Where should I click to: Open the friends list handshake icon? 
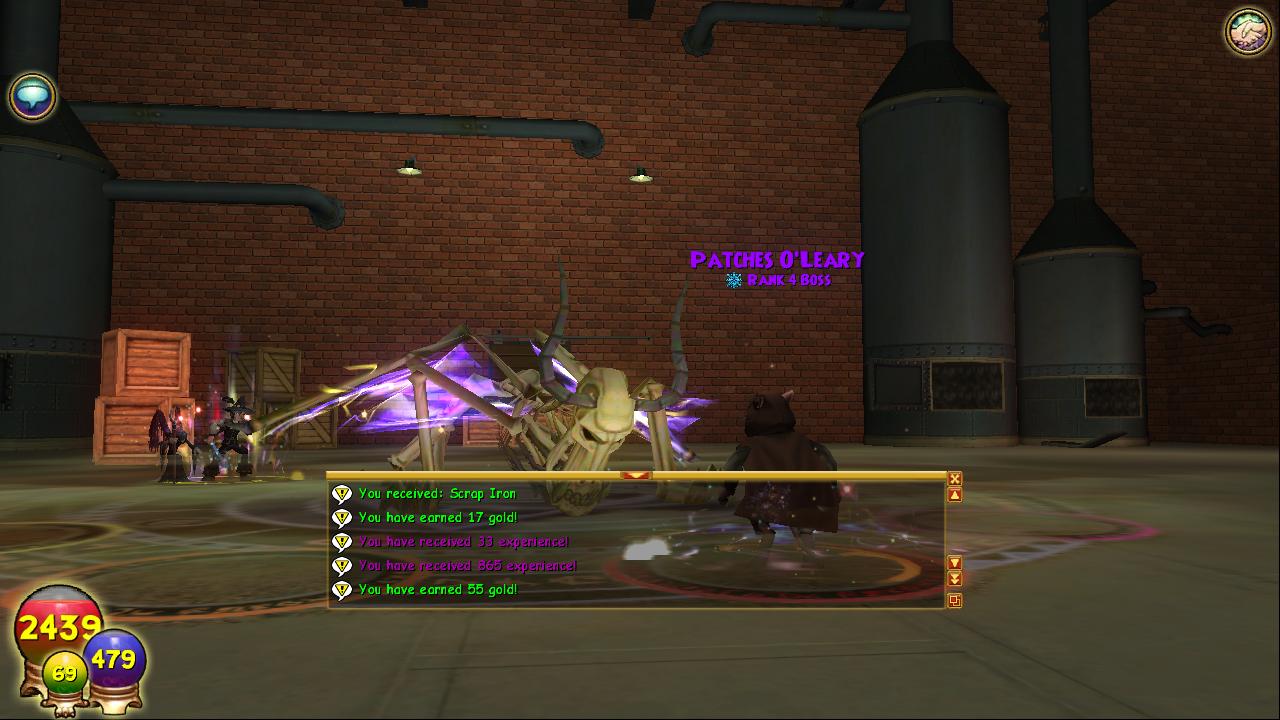1247,32
